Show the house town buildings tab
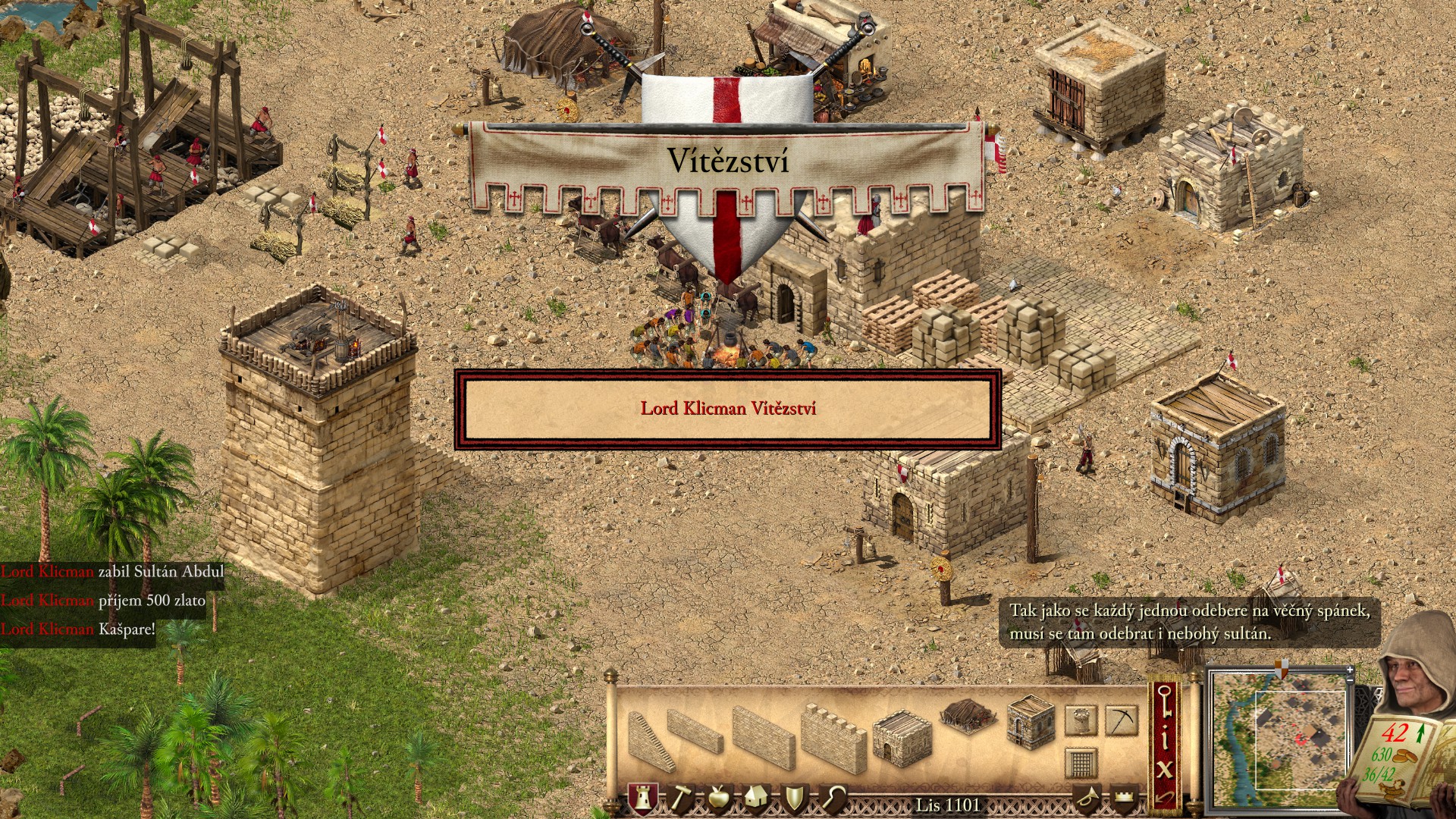The width and height of the screenshot is (1456, 819). point(756,798)
